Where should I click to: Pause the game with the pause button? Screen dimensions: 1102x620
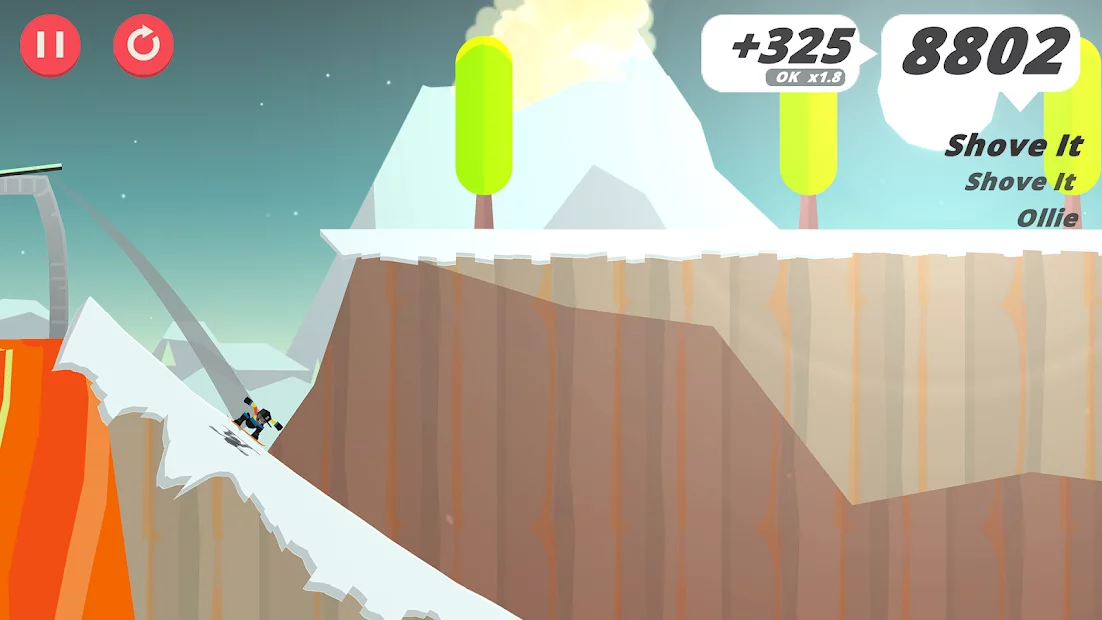click(x=51, y=45)
